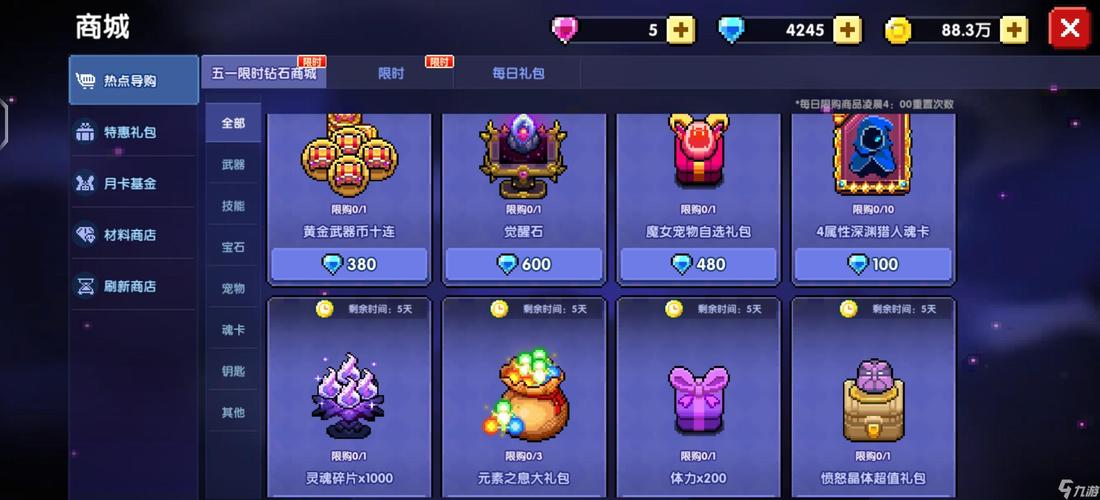Image resolution: width=1100 pixels, height=500 pixels.
Task: Open the 材料商店 section
Action: coord(133,235)
